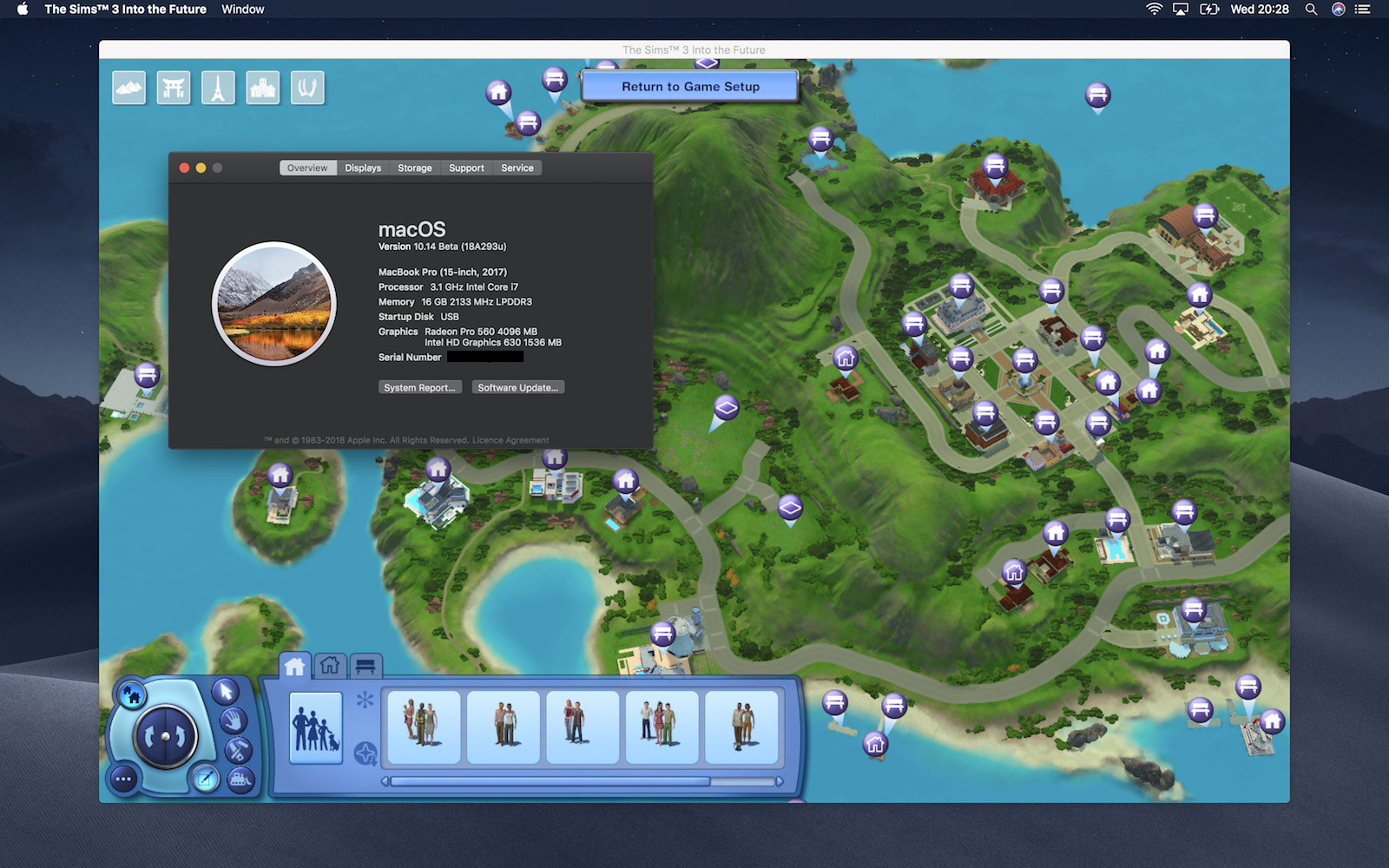Viewport: 1389px width, 868px height.
Task: Select the pyramids world landmark icon
Action: (x=128, y=87)
